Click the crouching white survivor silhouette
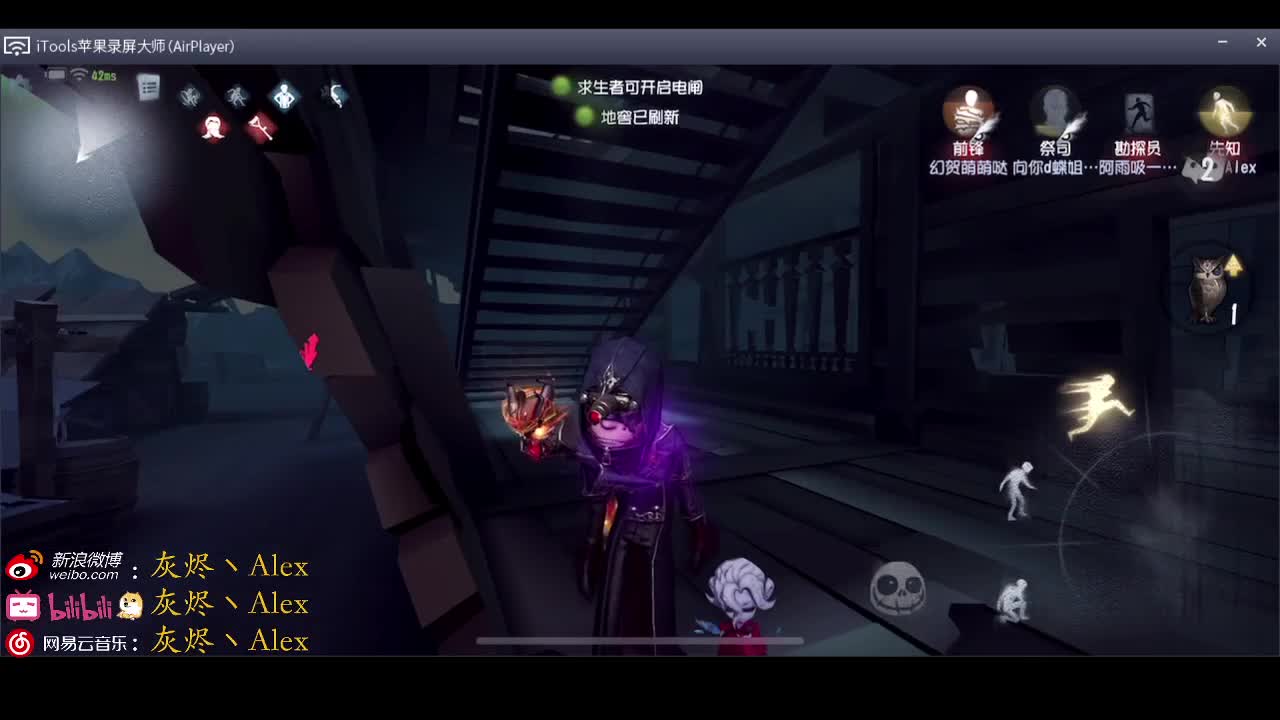The image size is (1280, 720). pos(1012,600)
